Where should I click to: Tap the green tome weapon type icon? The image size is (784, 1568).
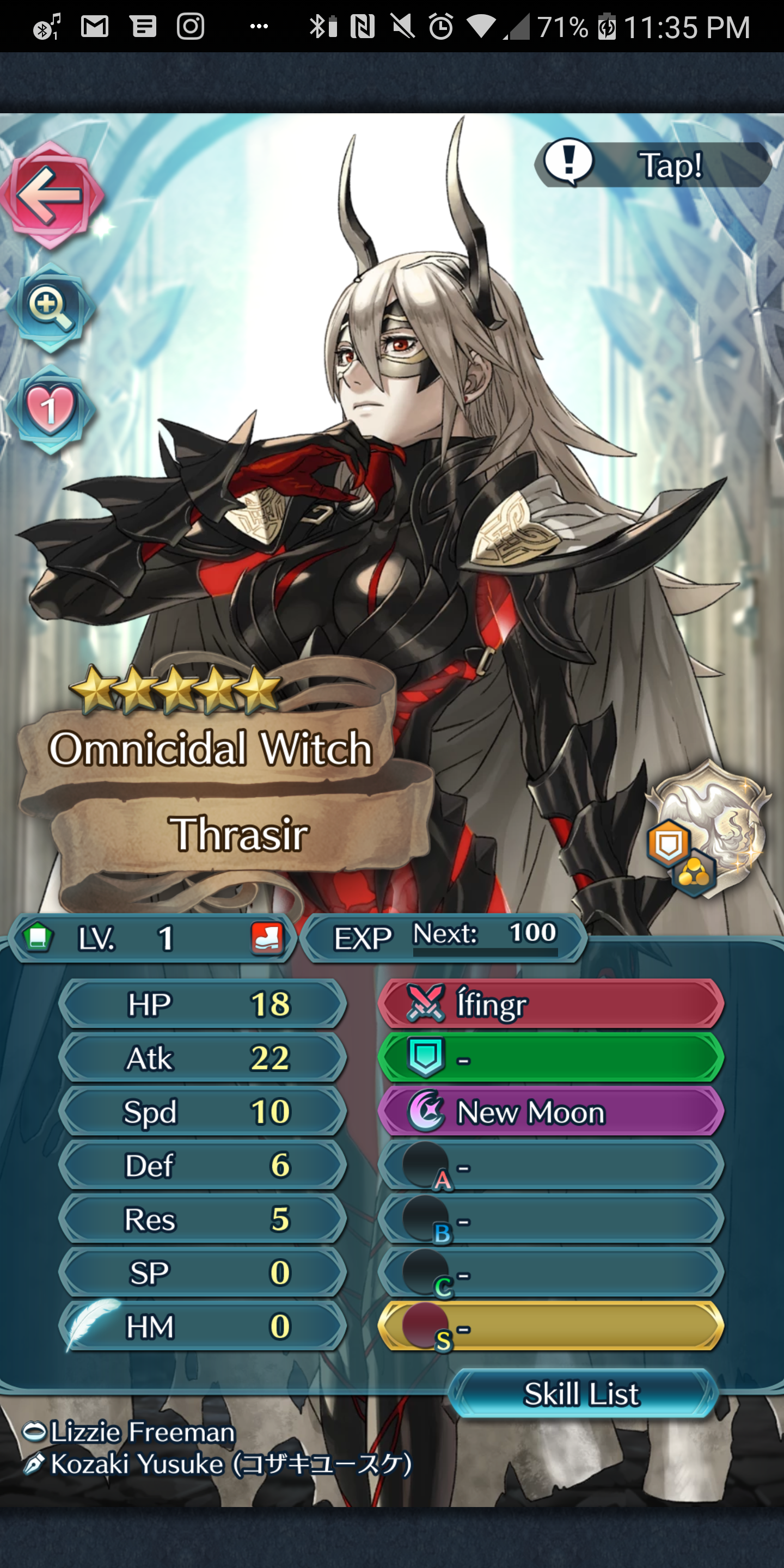pos(38,938)
